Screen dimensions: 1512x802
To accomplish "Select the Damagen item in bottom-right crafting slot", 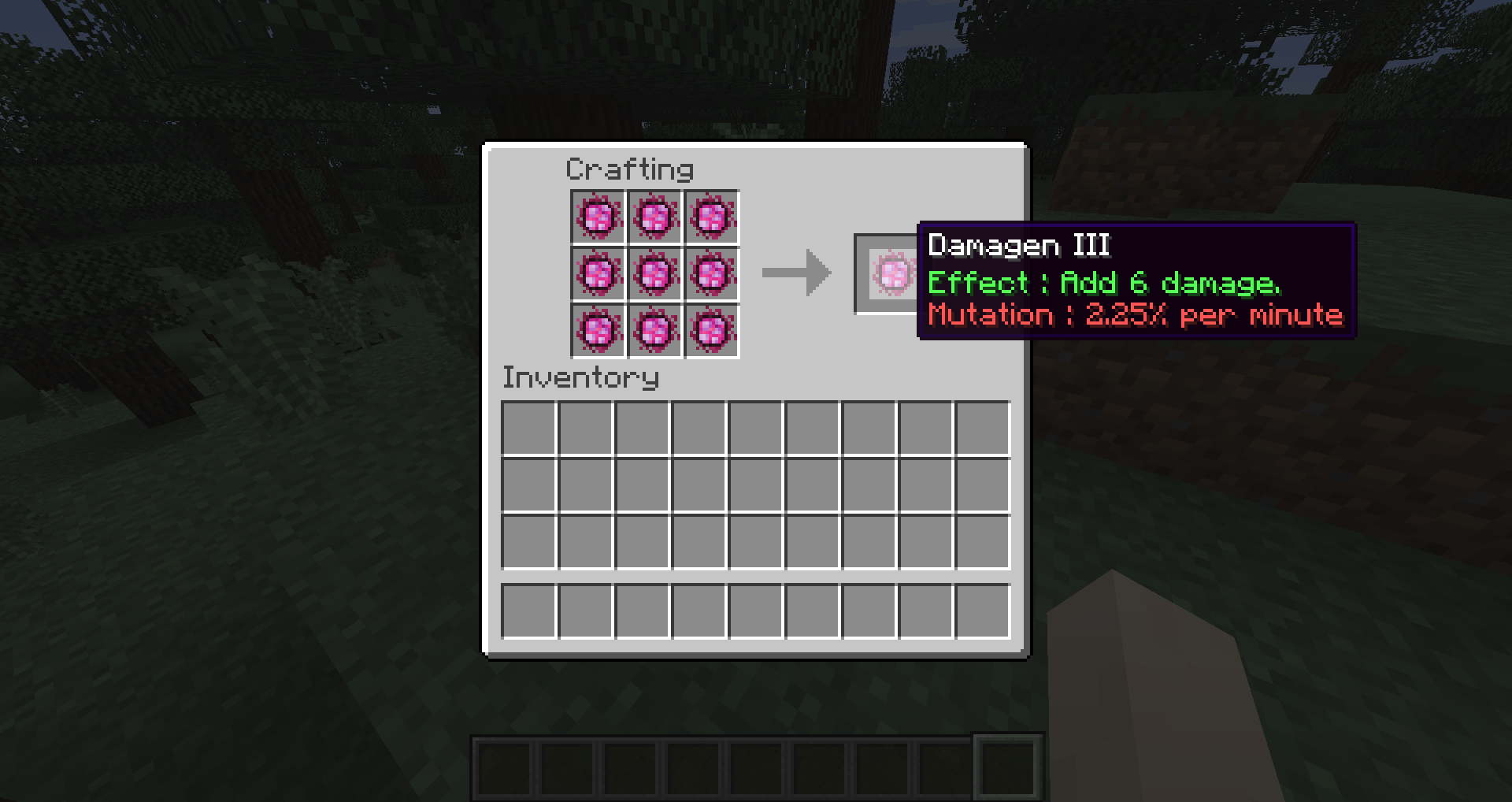I will click(x=713, y=332).
